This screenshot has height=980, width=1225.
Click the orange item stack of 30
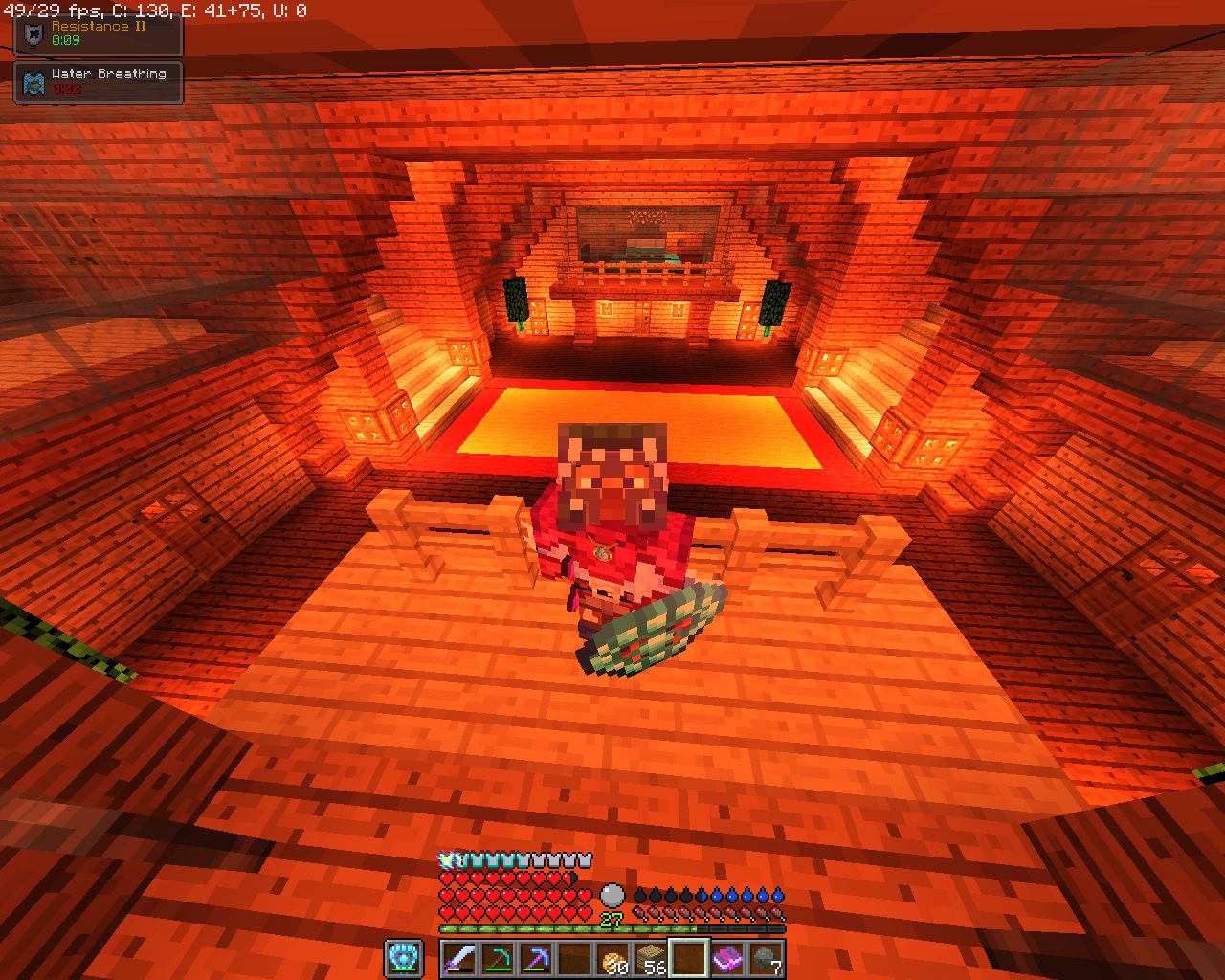click(x=614, y=960)
